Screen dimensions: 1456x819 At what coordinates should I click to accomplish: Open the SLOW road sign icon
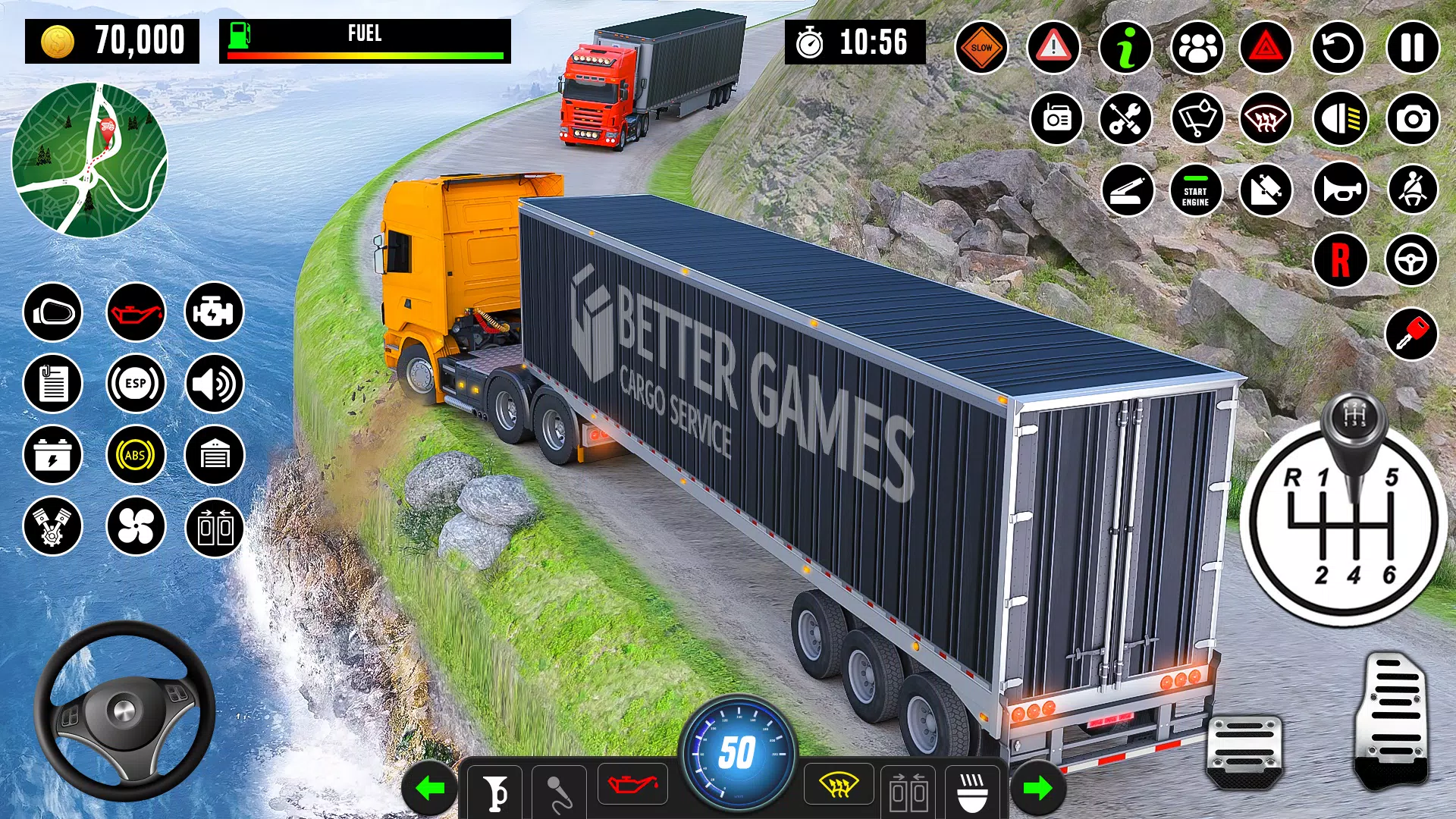click(981, 48)
